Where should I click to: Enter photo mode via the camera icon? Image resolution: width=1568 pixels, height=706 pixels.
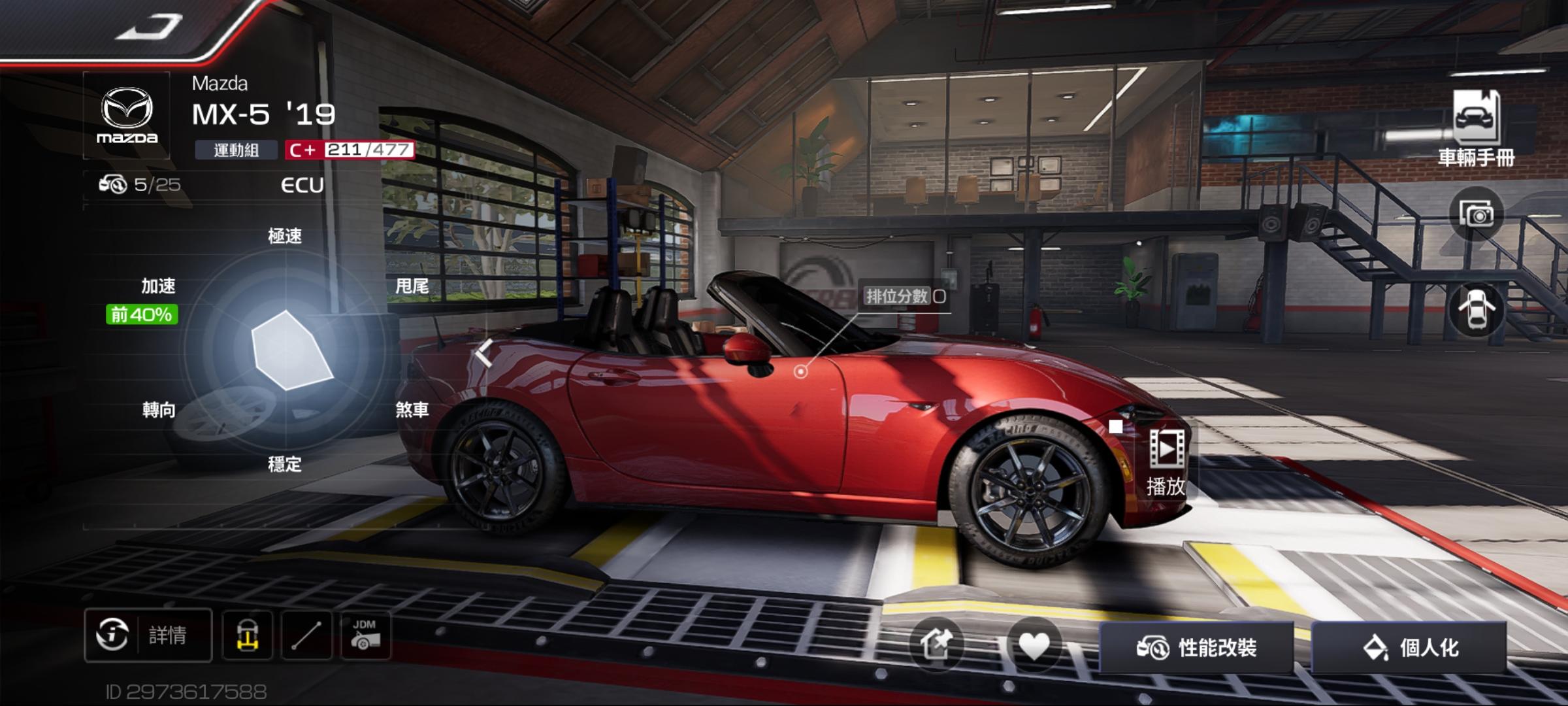click(1476, 214)
